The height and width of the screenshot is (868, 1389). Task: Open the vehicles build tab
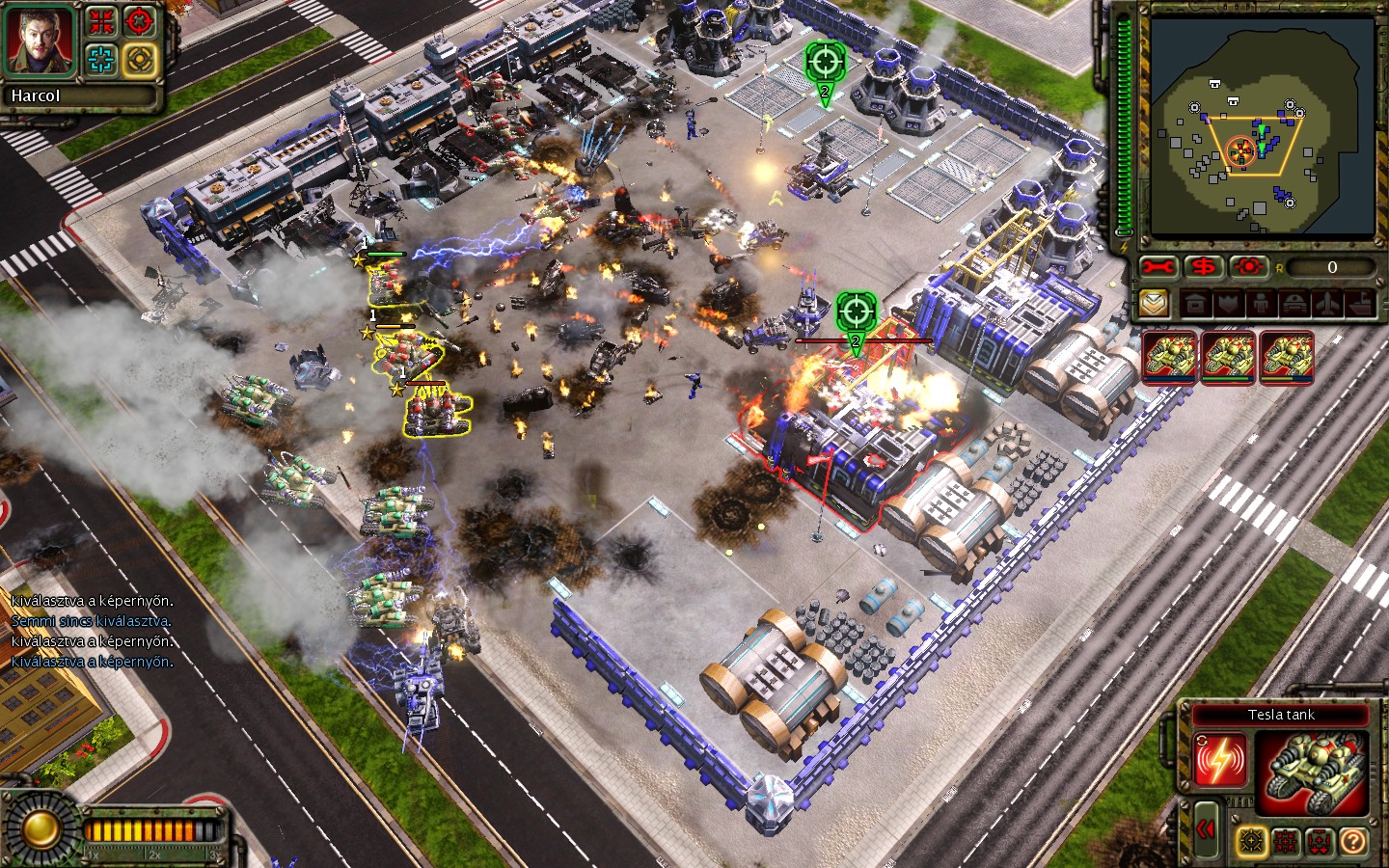[x=1294, y=305]
